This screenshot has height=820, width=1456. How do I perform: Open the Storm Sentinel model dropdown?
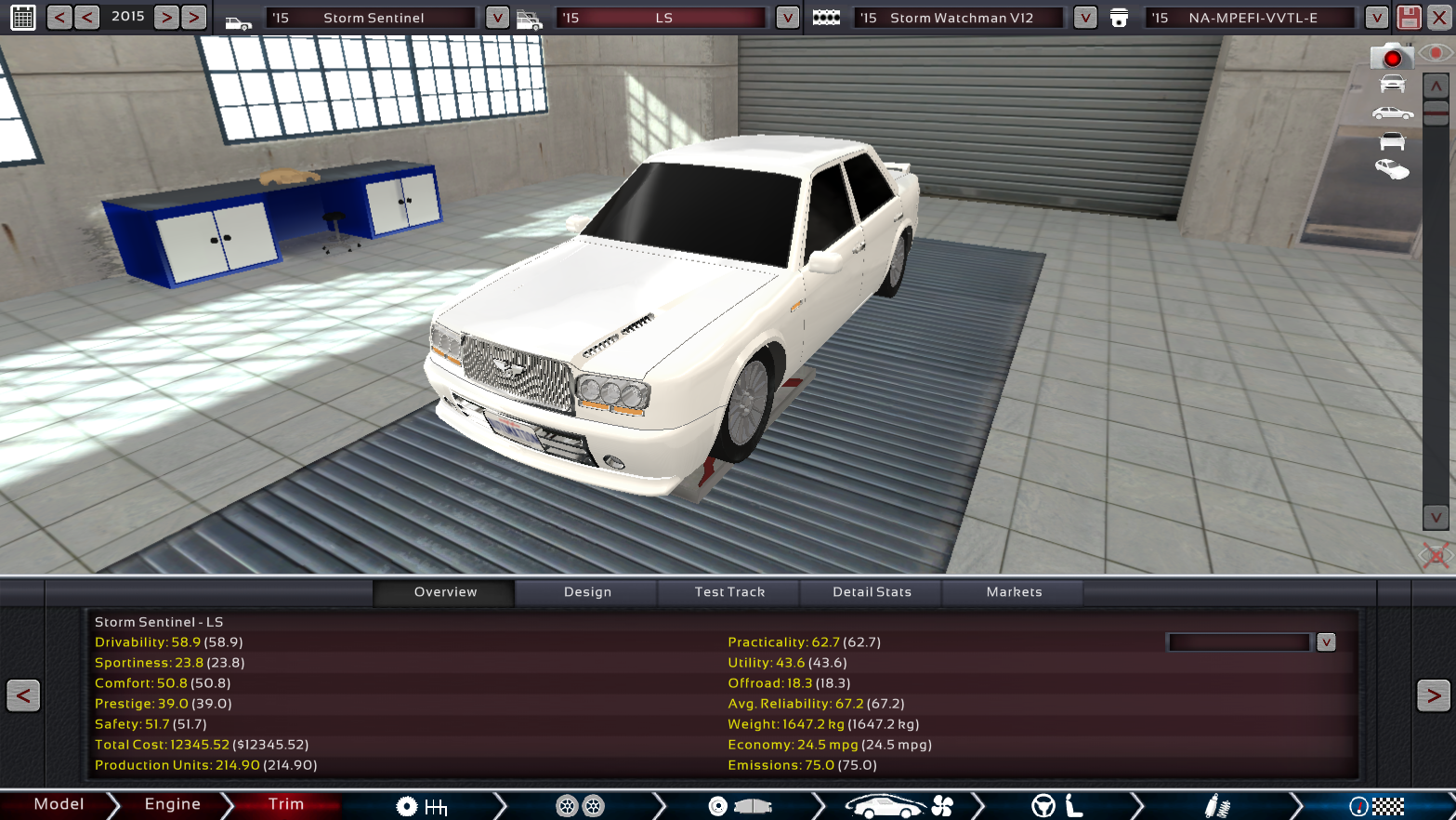[x=497, y=18]
